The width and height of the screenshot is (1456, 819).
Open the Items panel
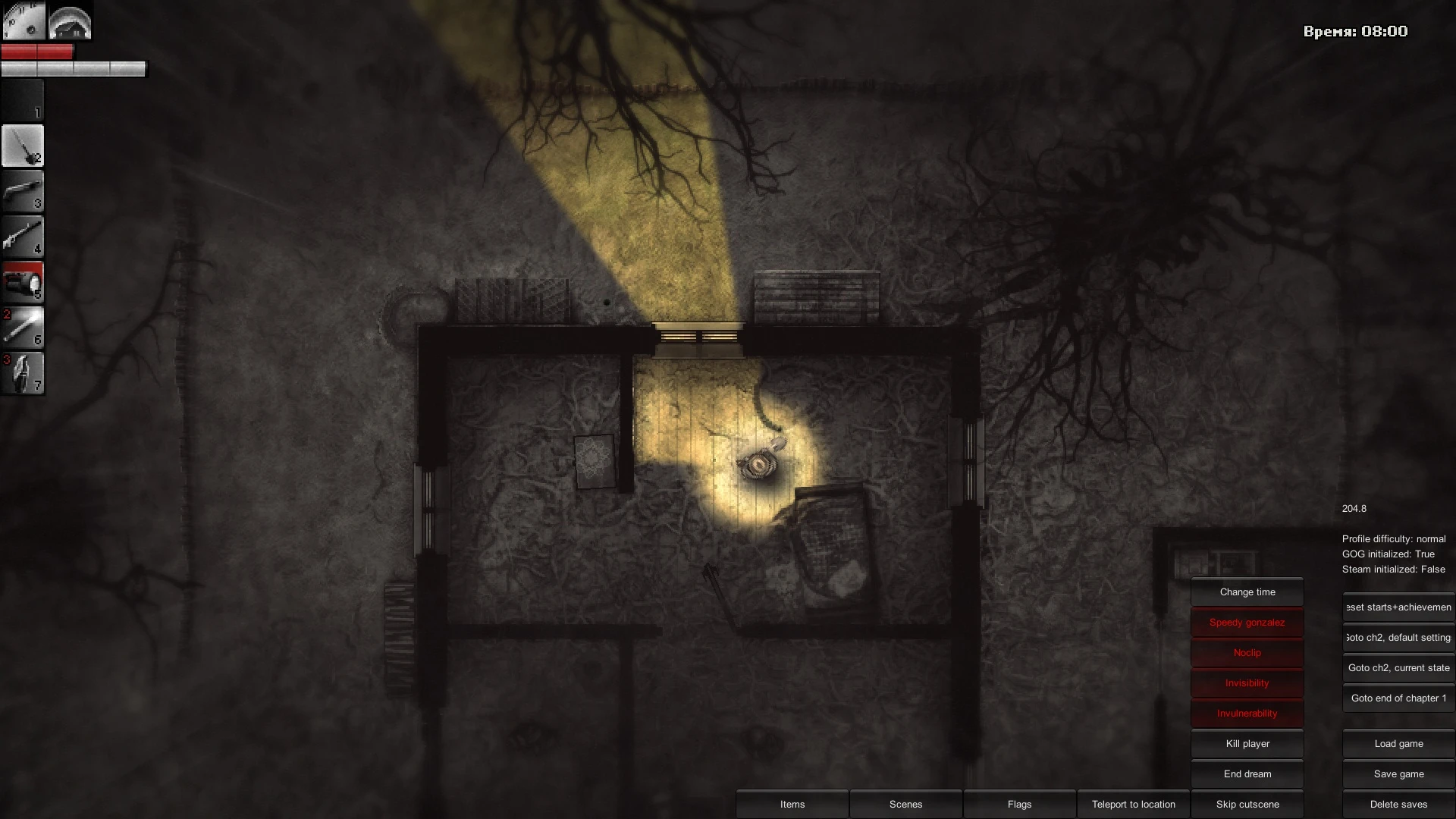click(x=792, y=804)
